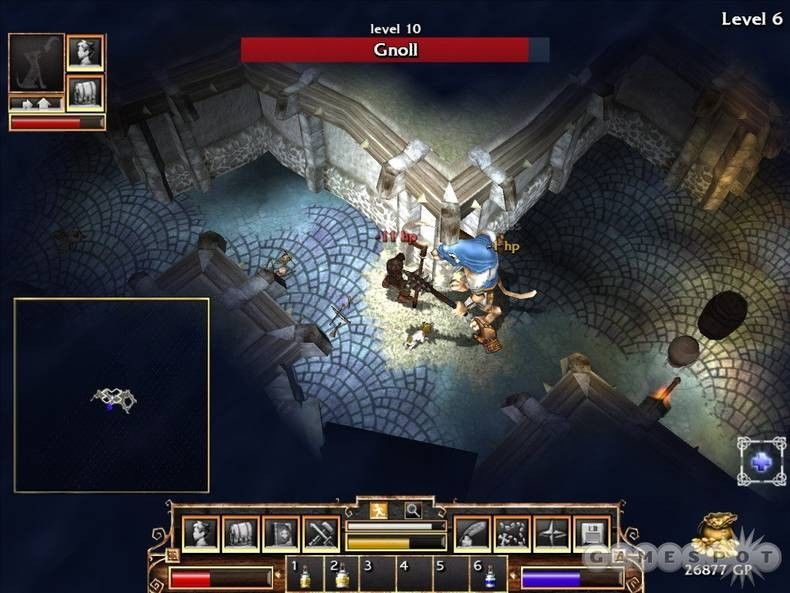Open the inventory backpack on the bottom bar

coord(240,534)
